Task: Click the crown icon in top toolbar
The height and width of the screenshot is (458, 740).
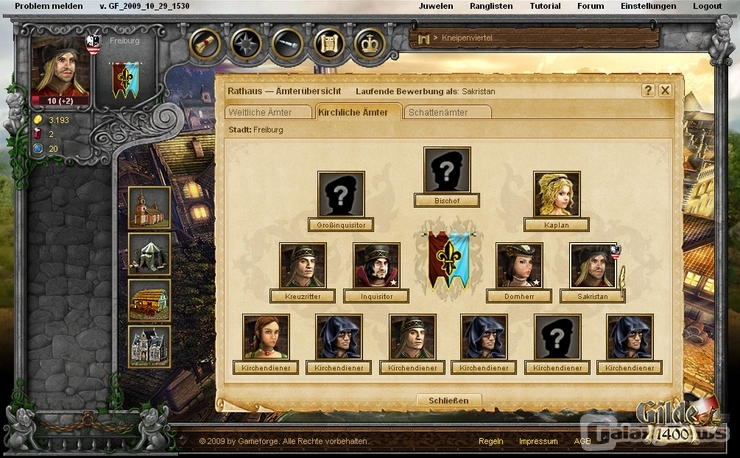Action: tap(370, 43)
